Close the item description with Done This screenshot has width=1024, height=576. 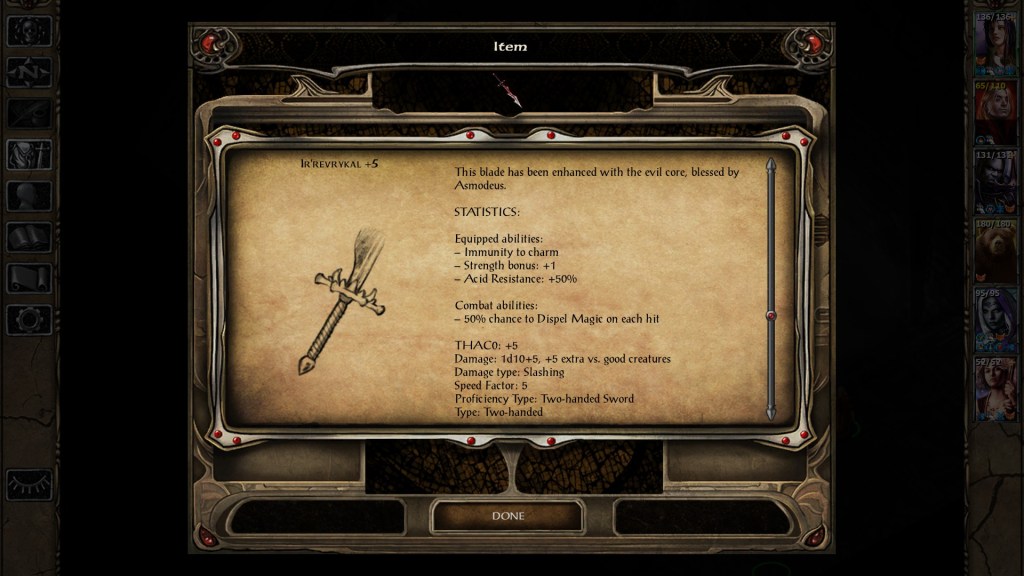(507, 516)
